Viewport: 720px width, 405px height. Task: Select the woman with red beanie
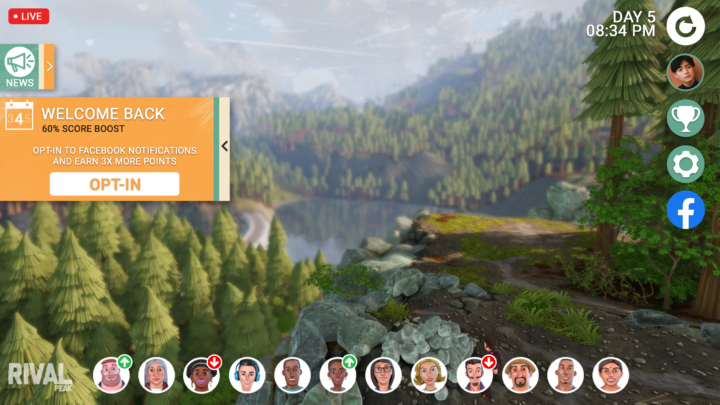click(201, 375)
